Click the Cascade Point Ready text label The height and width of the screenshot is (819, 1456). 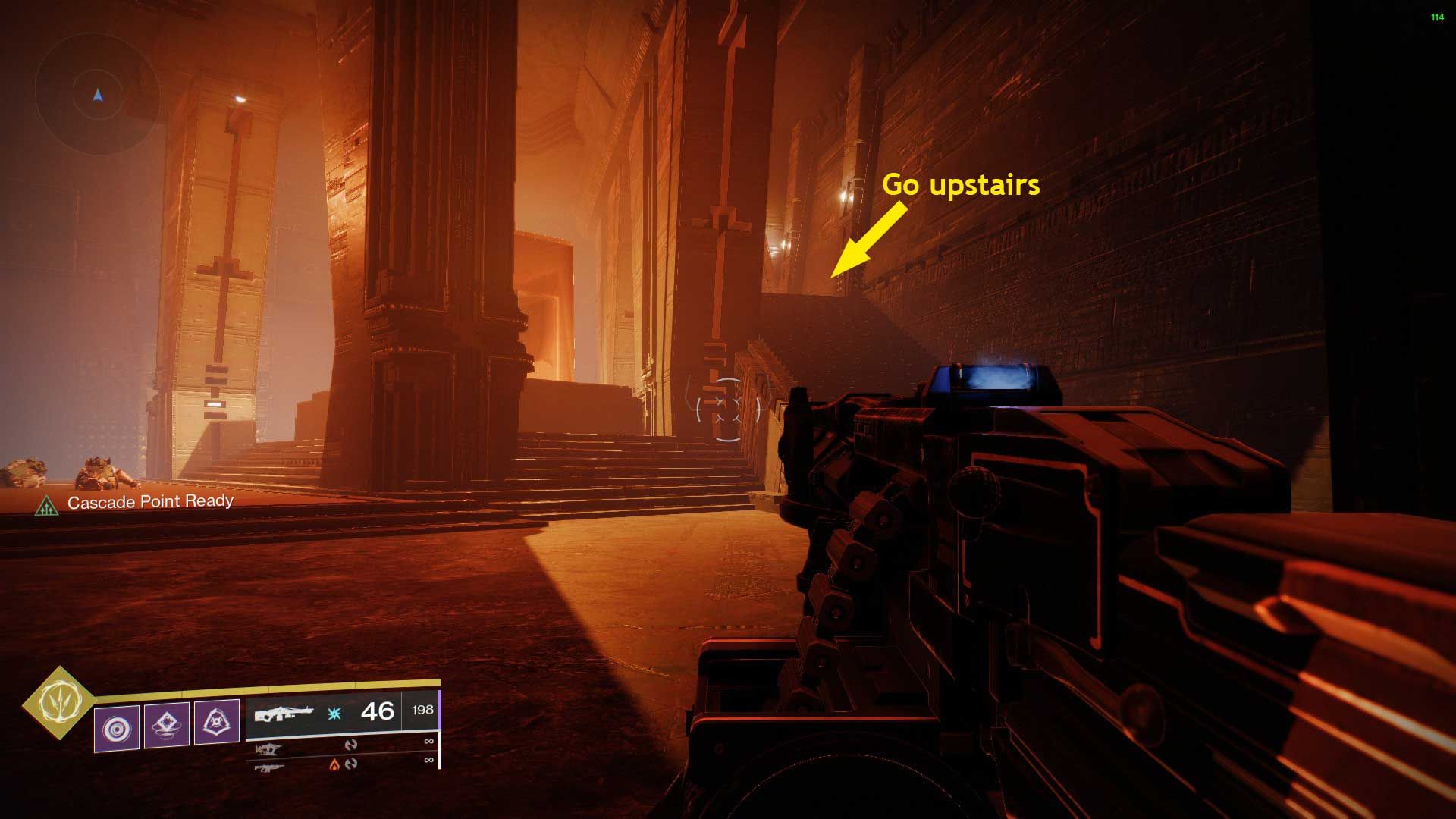(x=151, y=501)
